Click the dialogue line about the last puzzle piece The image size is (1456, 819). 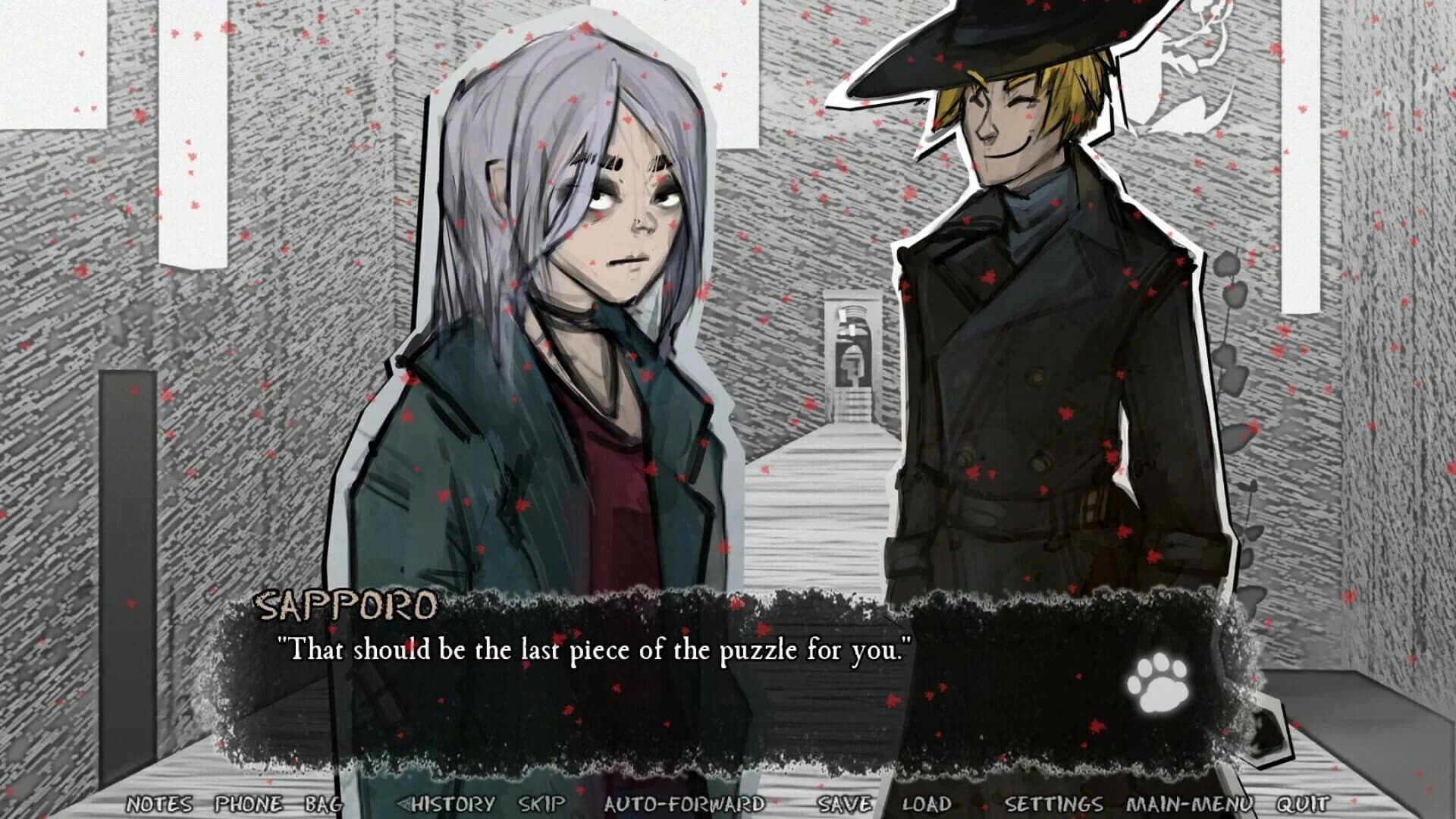595,651
